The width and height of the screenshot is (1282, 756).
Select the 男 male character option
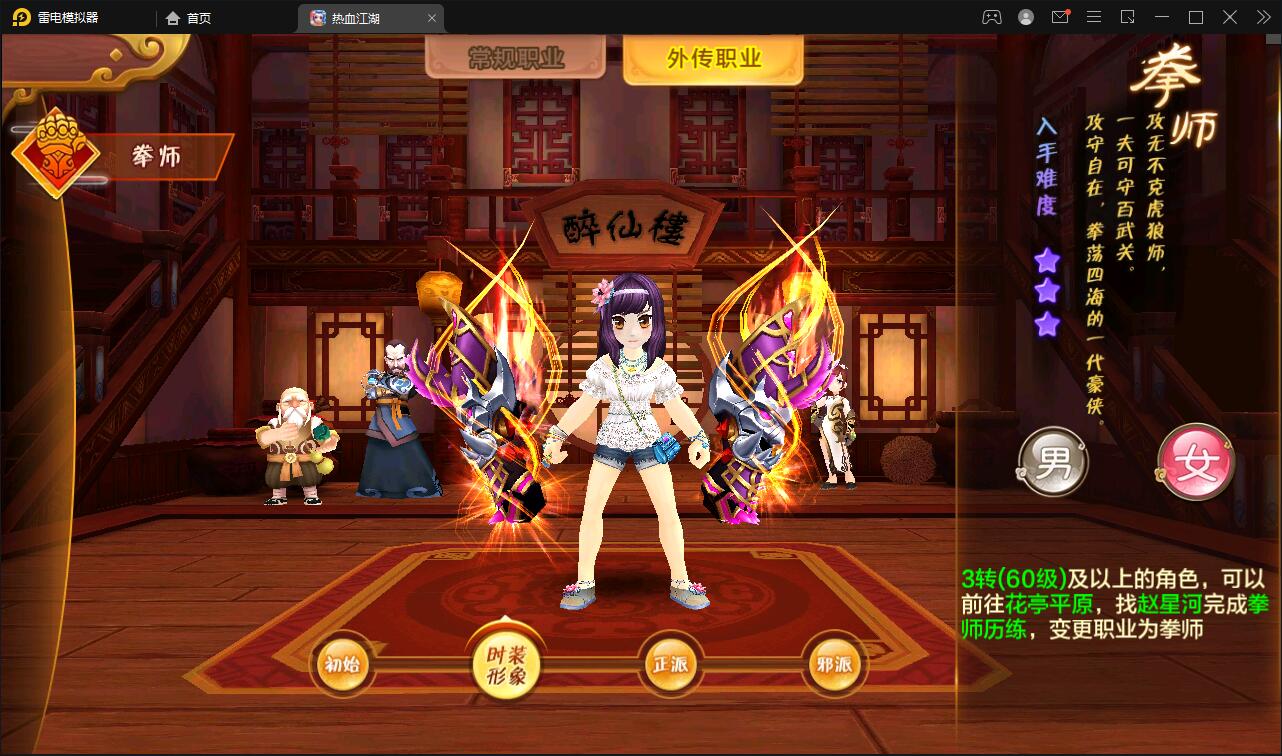[1053, 460]
